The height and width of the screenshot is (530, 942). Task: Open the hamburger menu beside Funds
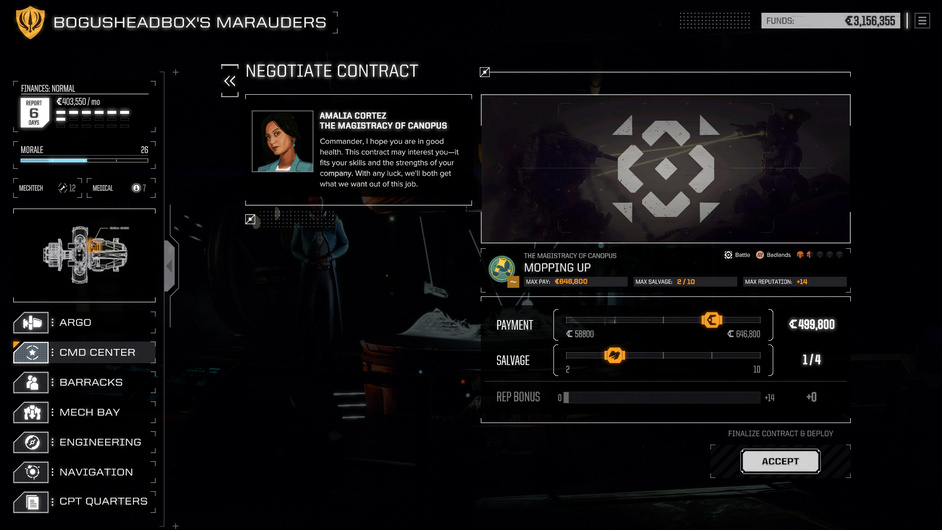click(922, 20)
